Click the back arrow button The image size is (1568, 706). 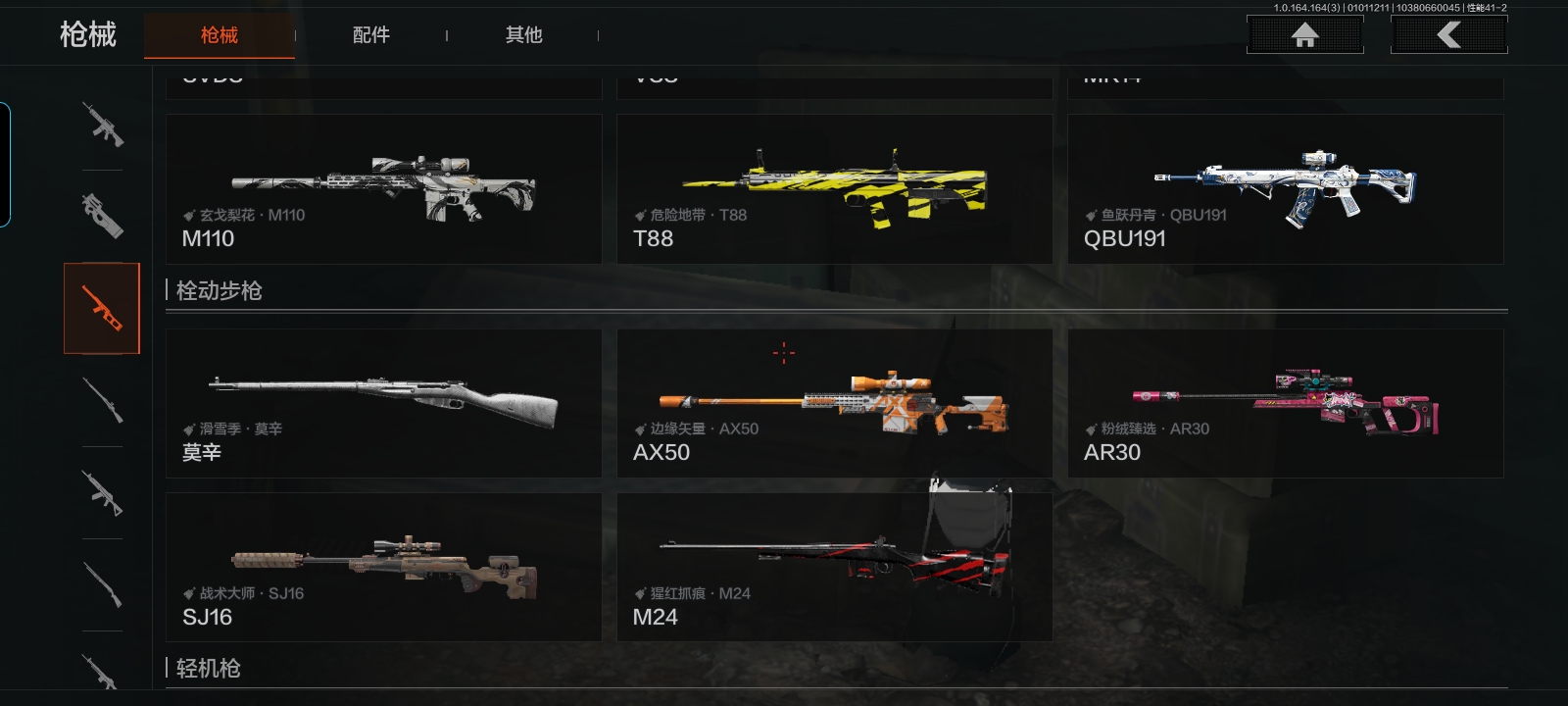point(1448,35)
